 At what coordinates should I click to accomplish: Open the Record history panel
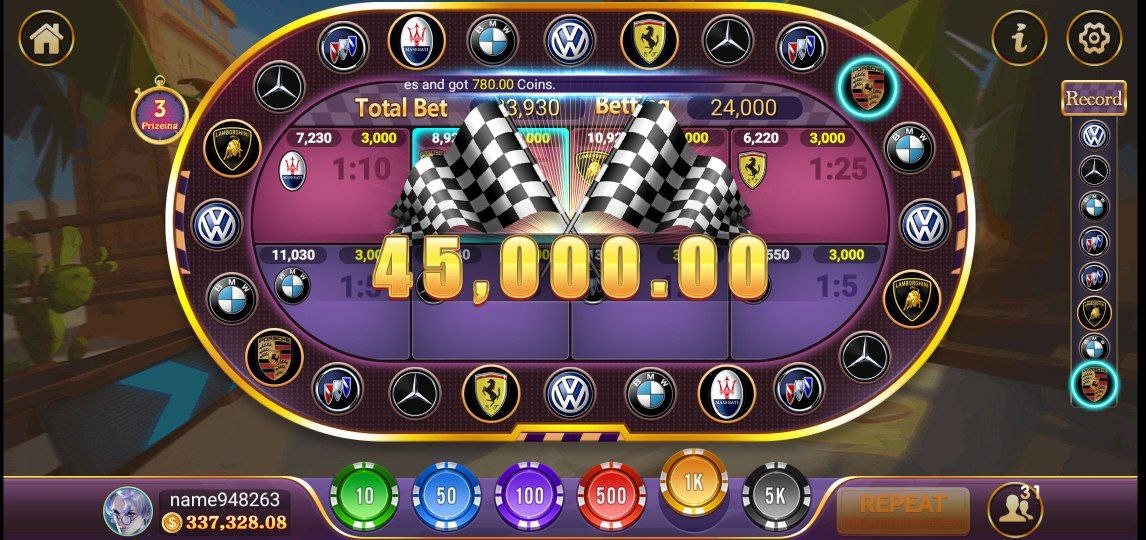pos(1093,98)
